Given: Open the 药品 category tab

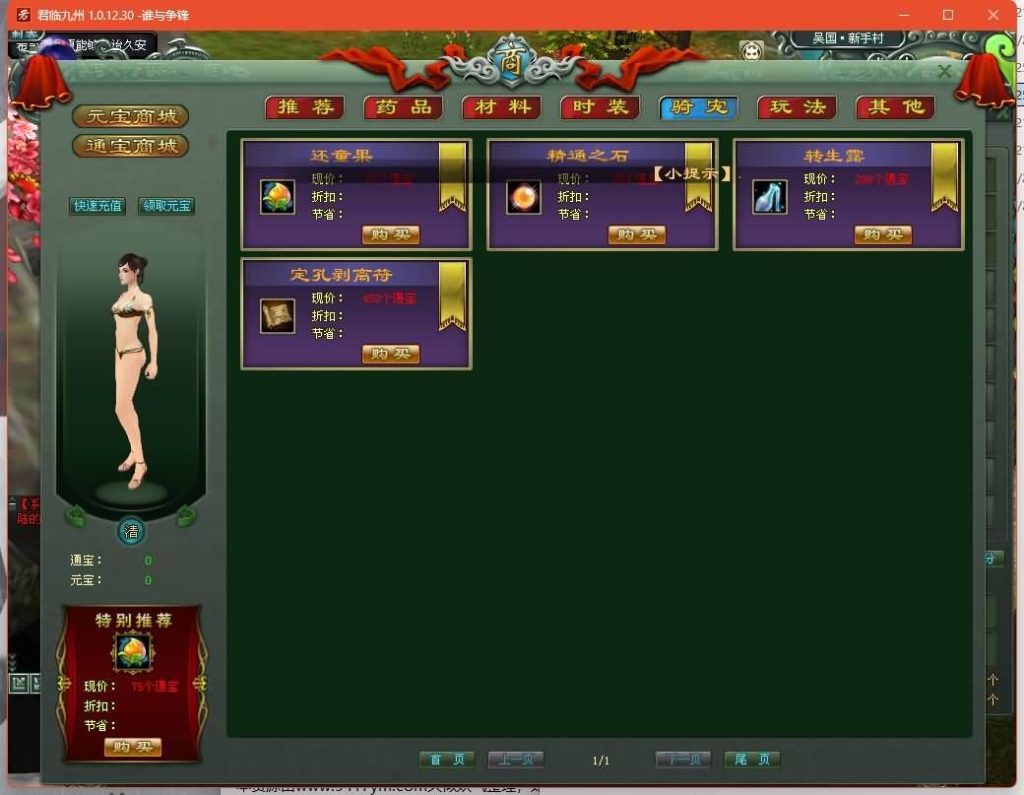Looking at the screenshot, I should pos(403,108).
